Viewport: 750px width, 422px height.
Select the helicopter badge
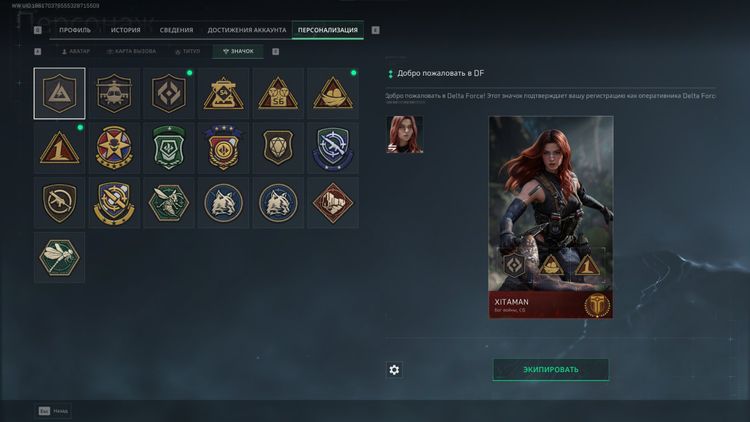coord(114,94)
